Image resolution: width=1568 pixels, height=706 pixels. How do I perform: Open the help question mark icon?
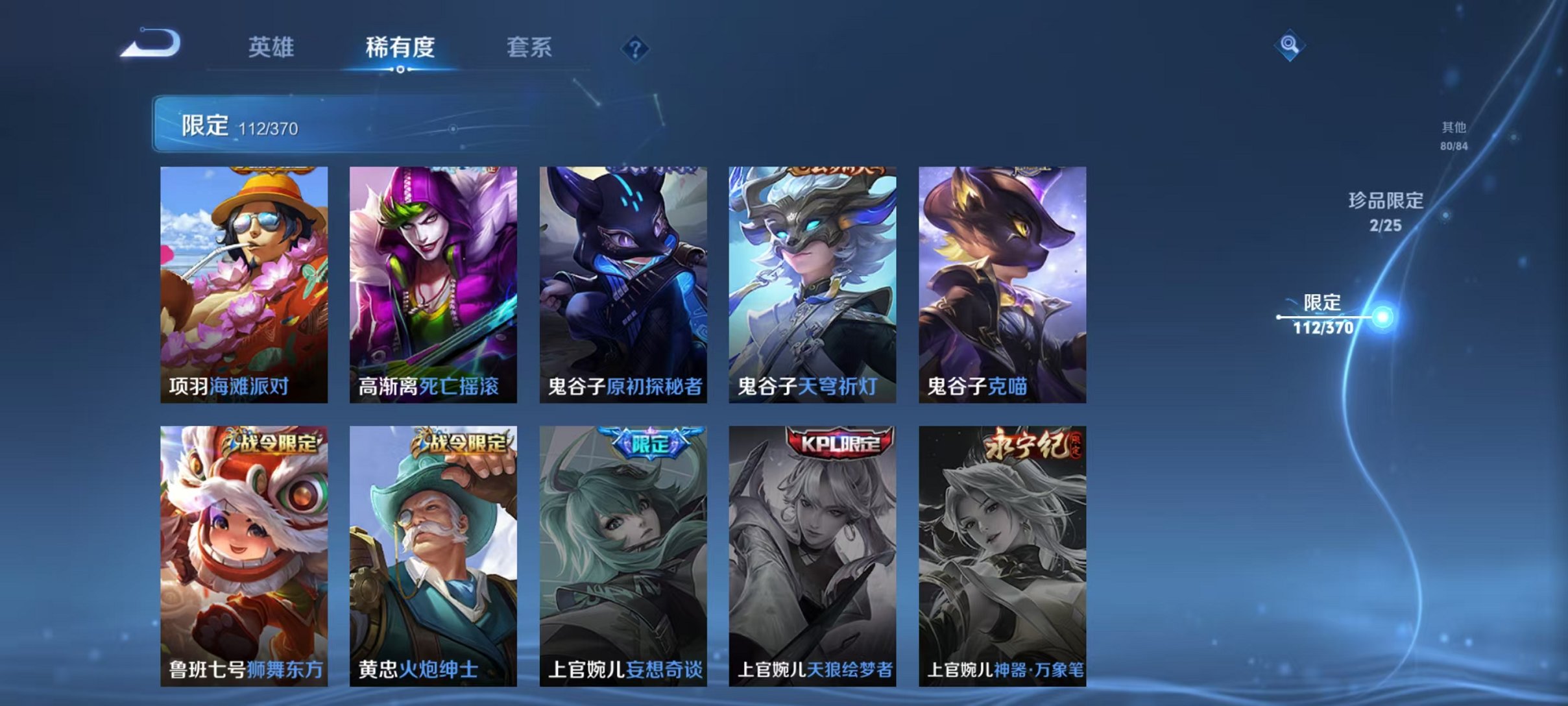[638, 49]
